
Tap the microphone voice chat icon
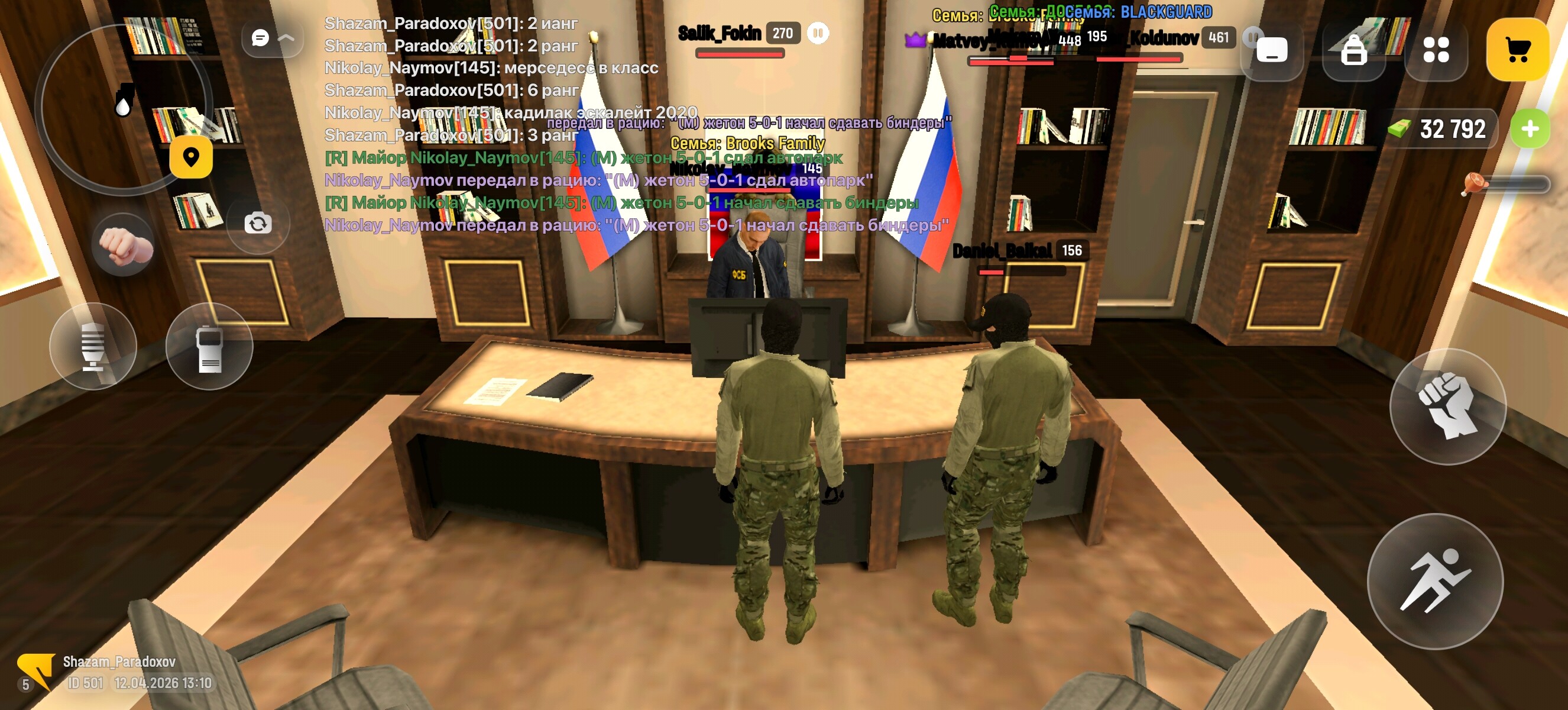point(95,346)
